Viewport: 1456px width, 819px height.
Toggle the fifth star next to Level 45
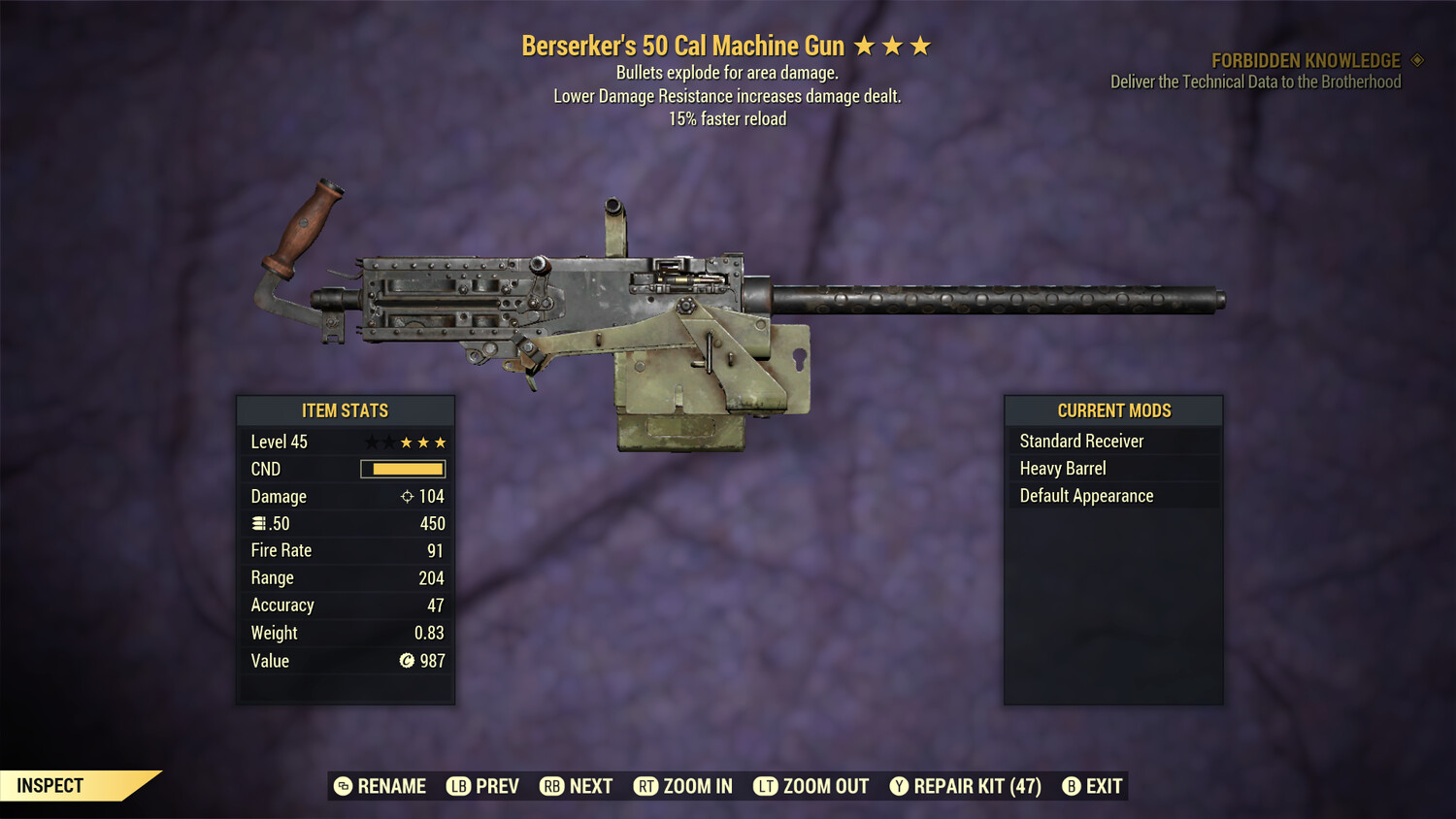(443, 442)
